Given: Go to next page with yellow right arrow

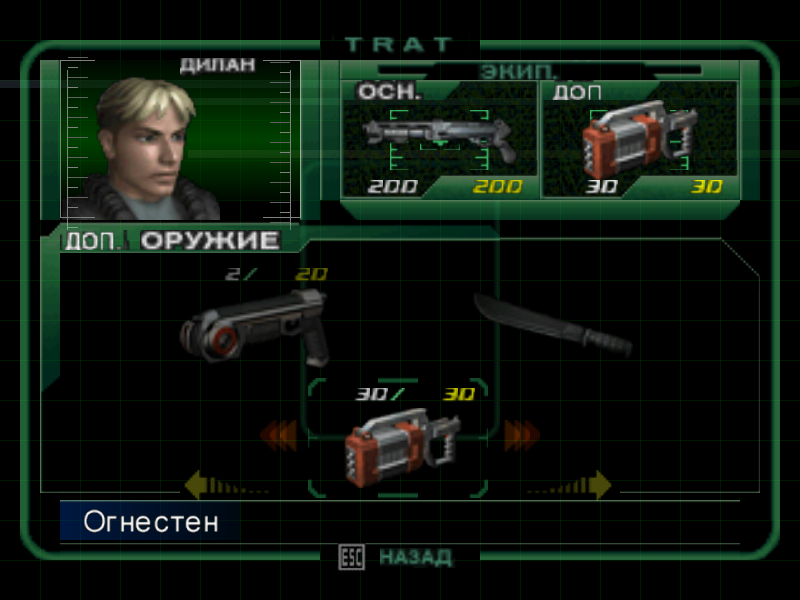Looking at the screenshot, I should pos(598,486).
